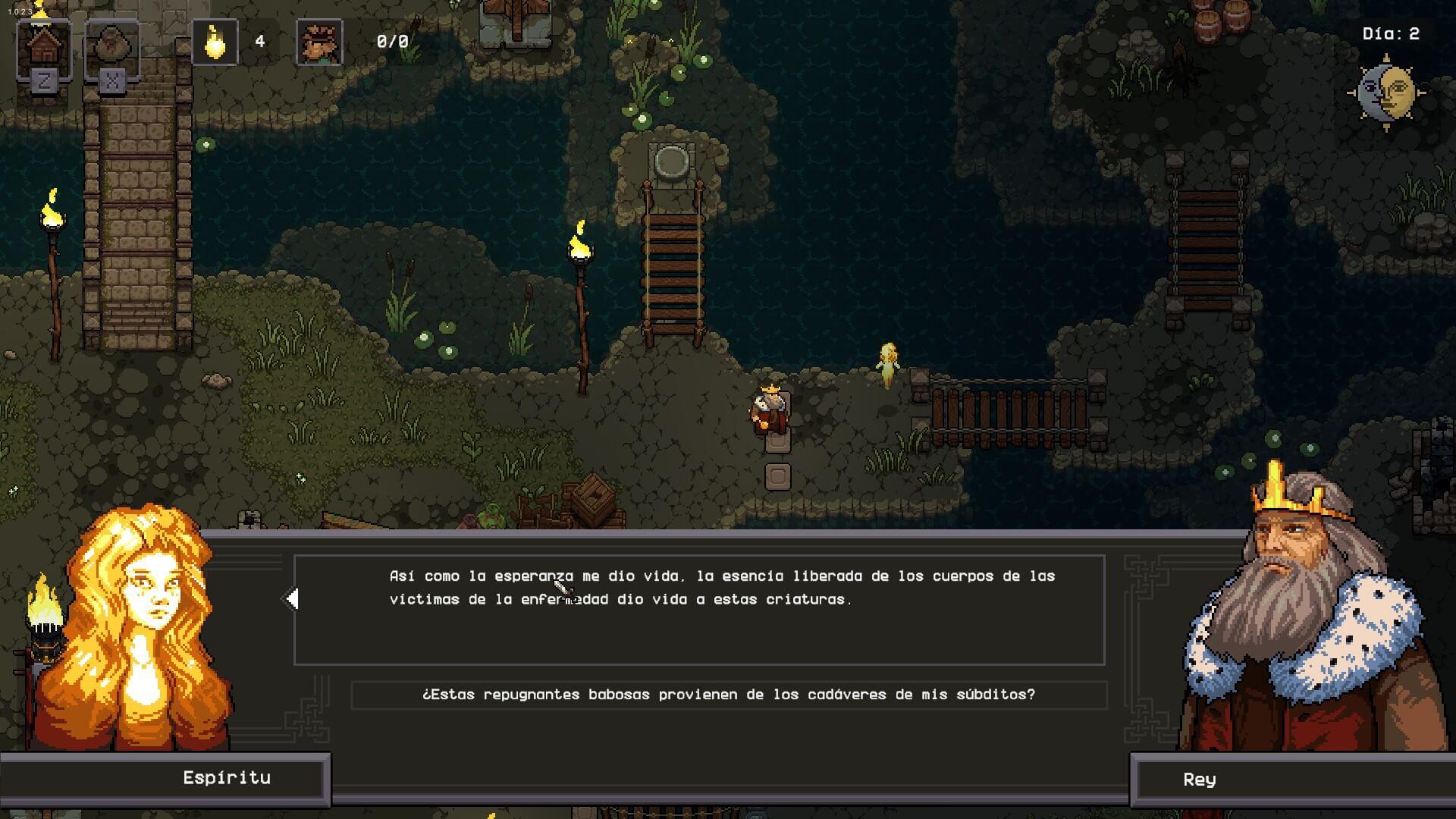Select the house building icon

click(x=44, y=47)
